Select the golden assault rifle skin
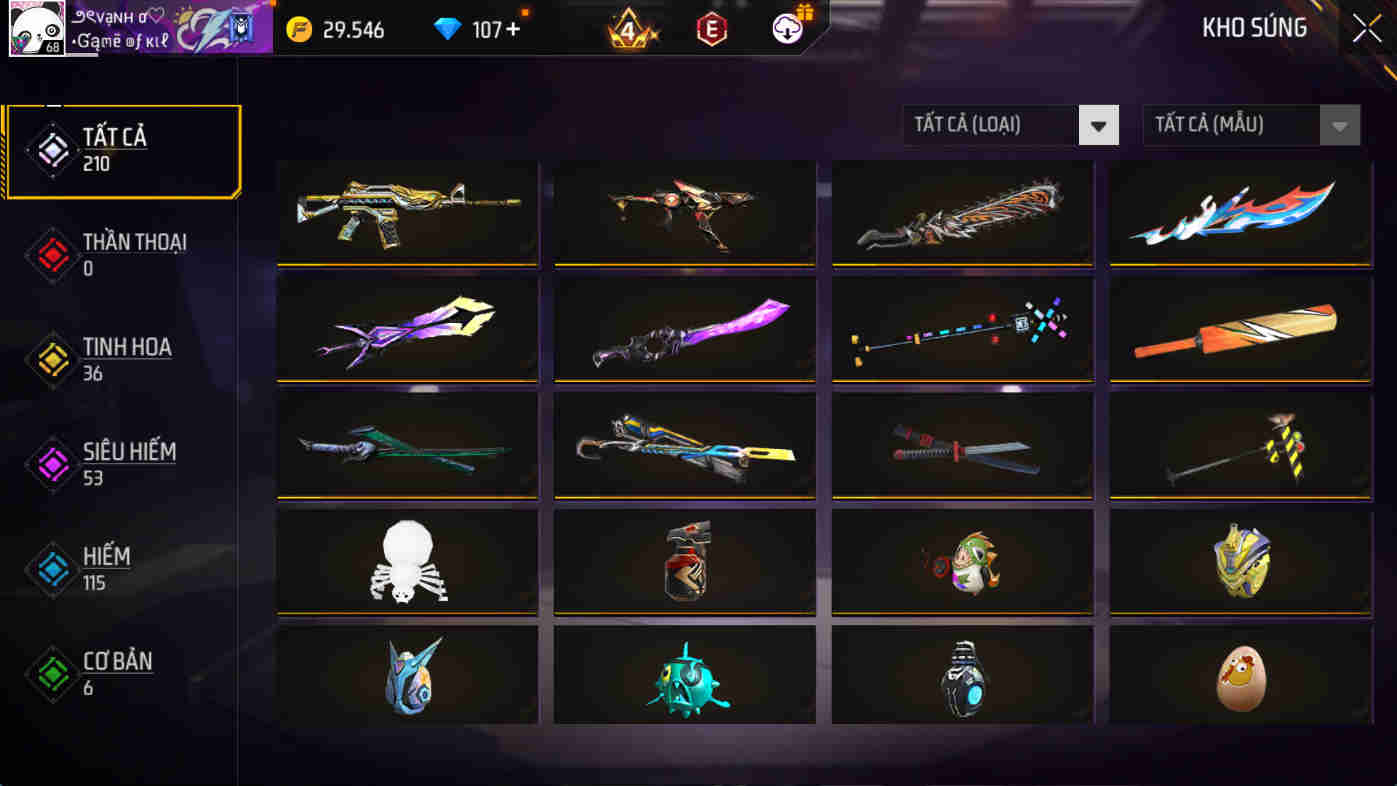Screen dimensions: 1397x786 pyautogui.click(x=406, y=212)
